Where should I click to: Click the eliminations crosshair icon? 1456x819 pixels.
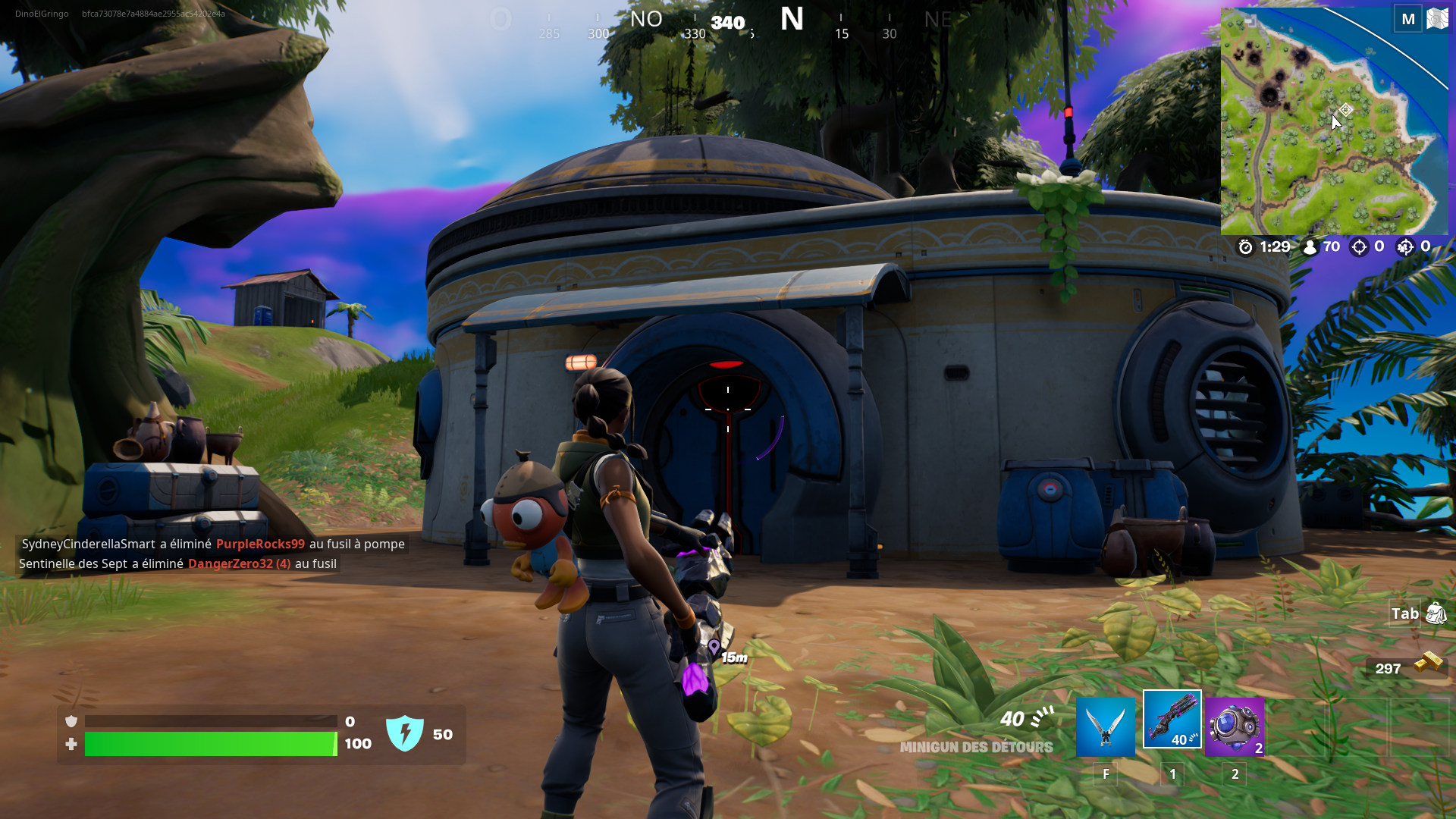tap(1360, 246)
